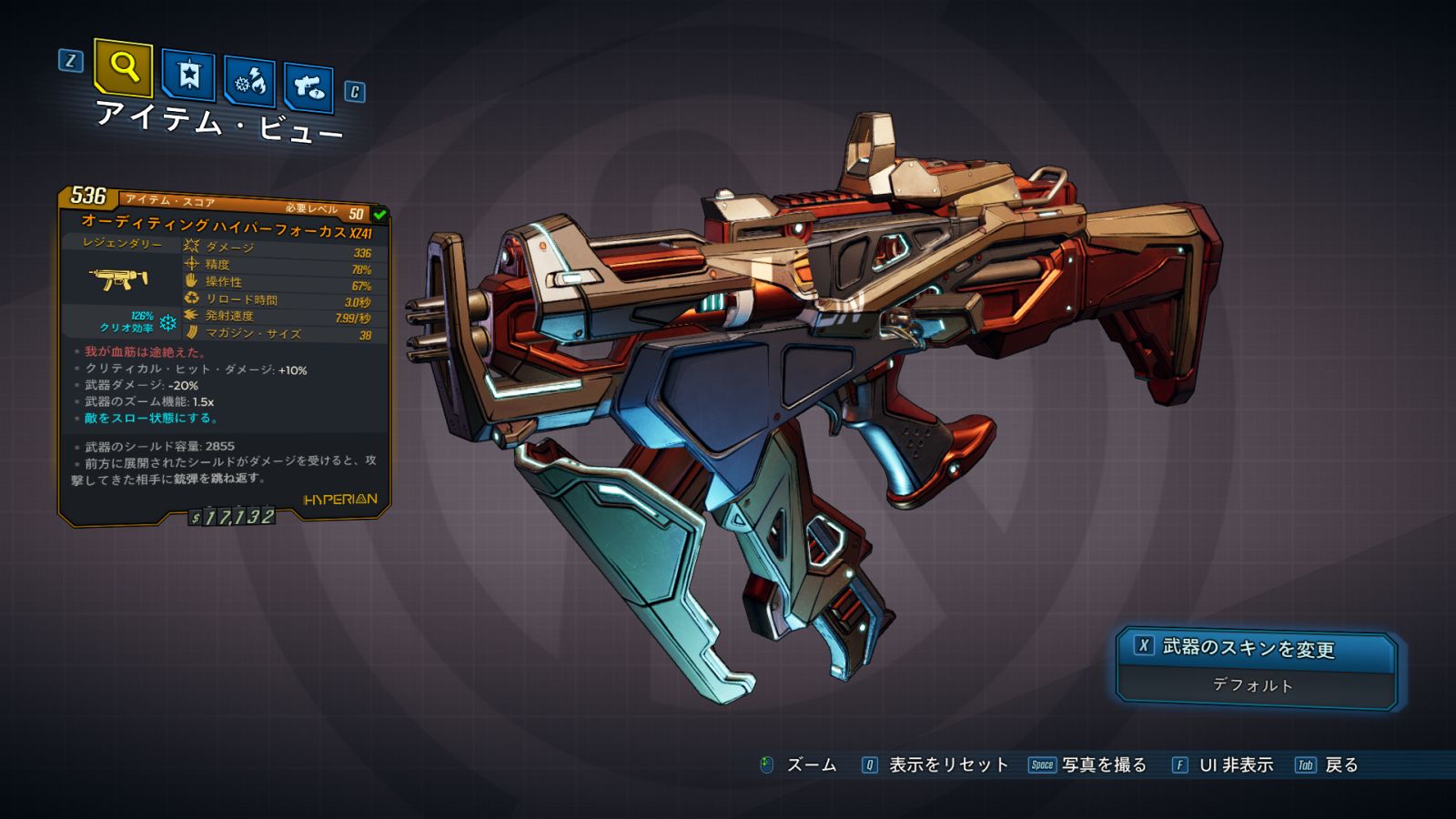Click the 戻る back option
The height and width of the screenshot is (819, 1456).
[x=1340, y=765]
